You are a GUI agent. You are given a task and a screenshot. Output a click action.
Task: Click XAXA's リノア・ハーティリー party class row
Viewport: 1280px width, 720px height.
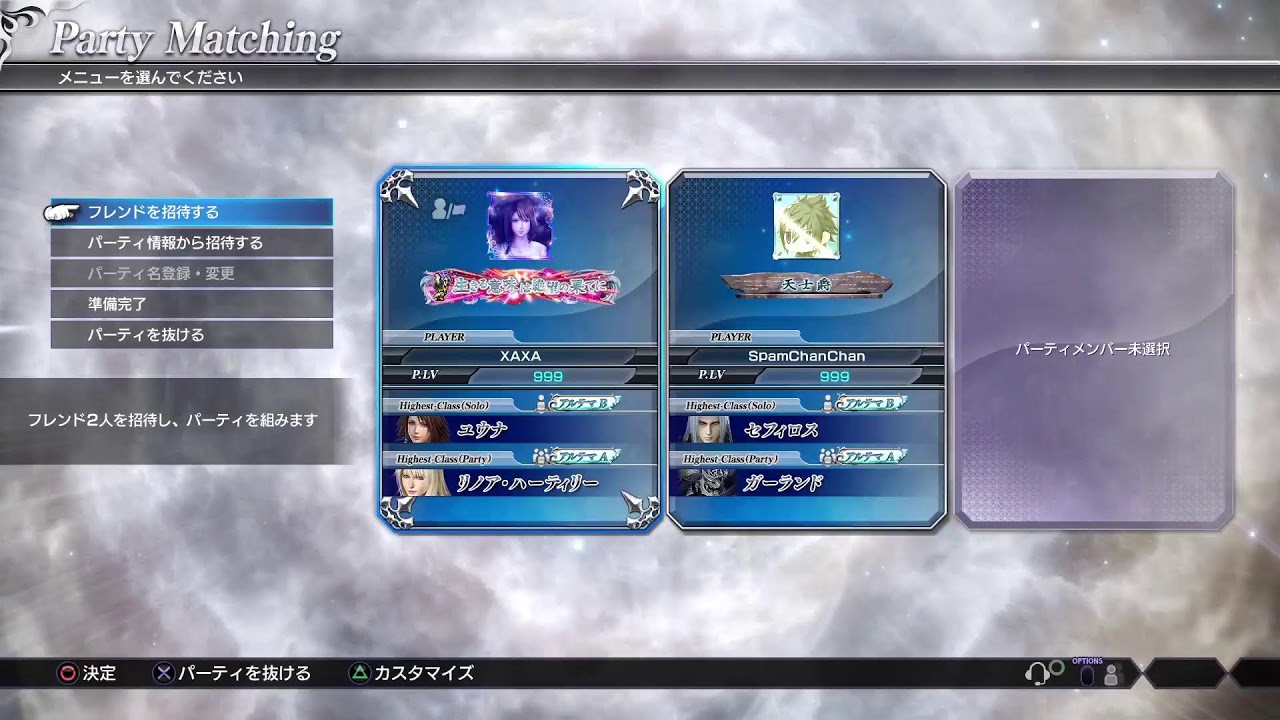(x=519, y=484)
